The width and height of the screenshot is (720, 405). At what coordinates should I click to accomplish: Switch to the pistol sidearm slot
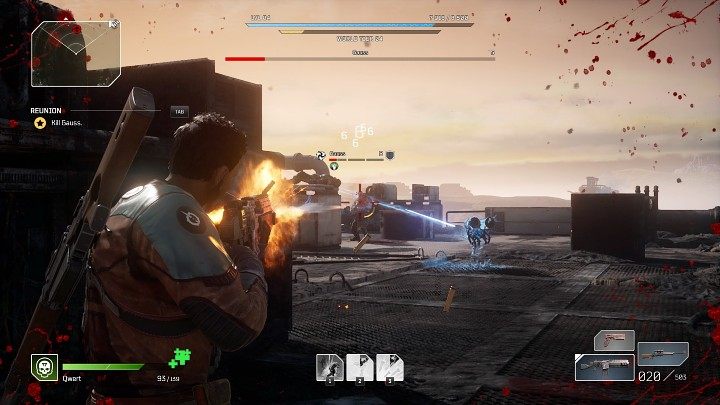[x=614, y=340]
